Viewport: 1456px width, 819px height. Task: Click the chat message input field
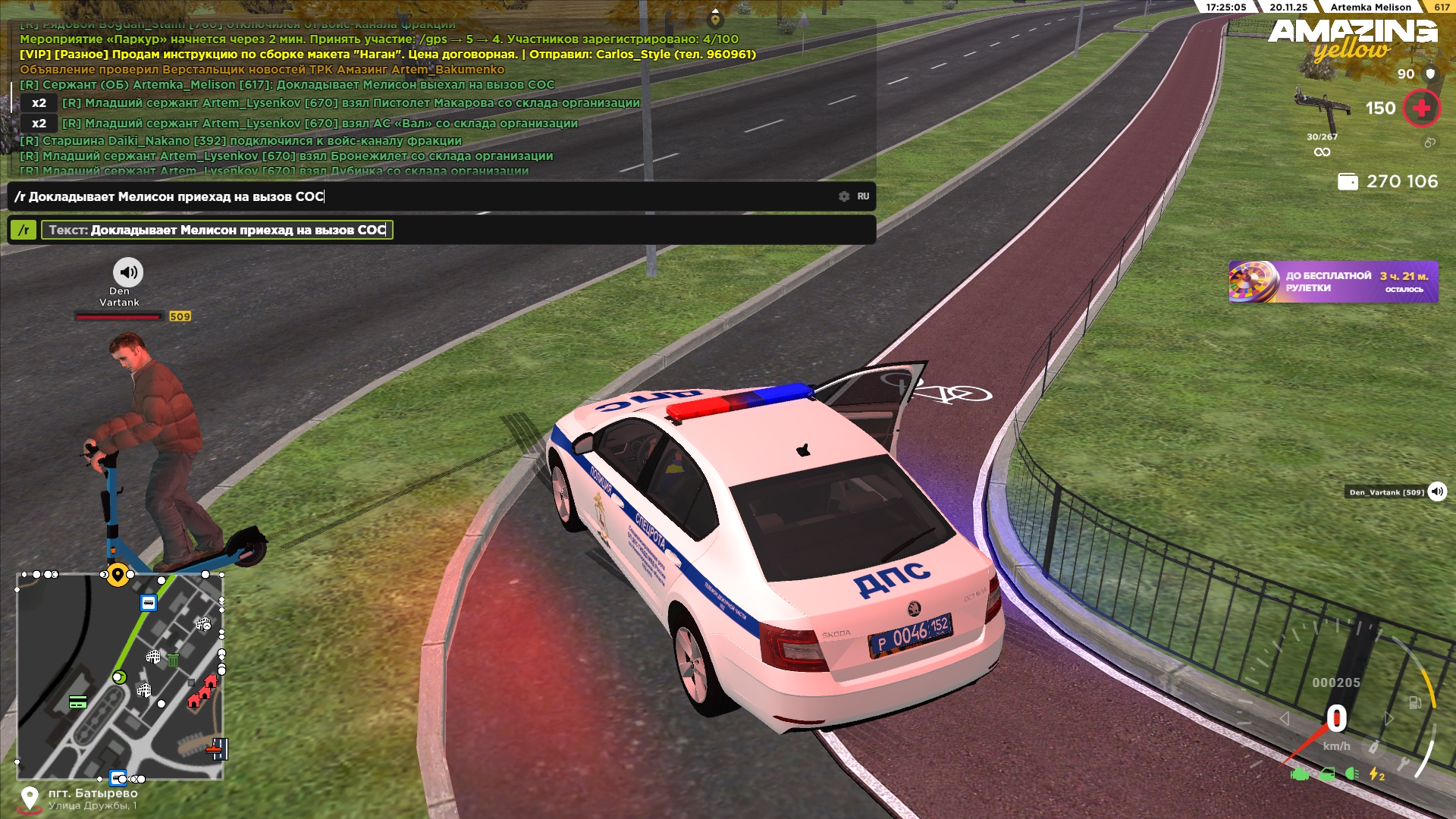point(425,196)
